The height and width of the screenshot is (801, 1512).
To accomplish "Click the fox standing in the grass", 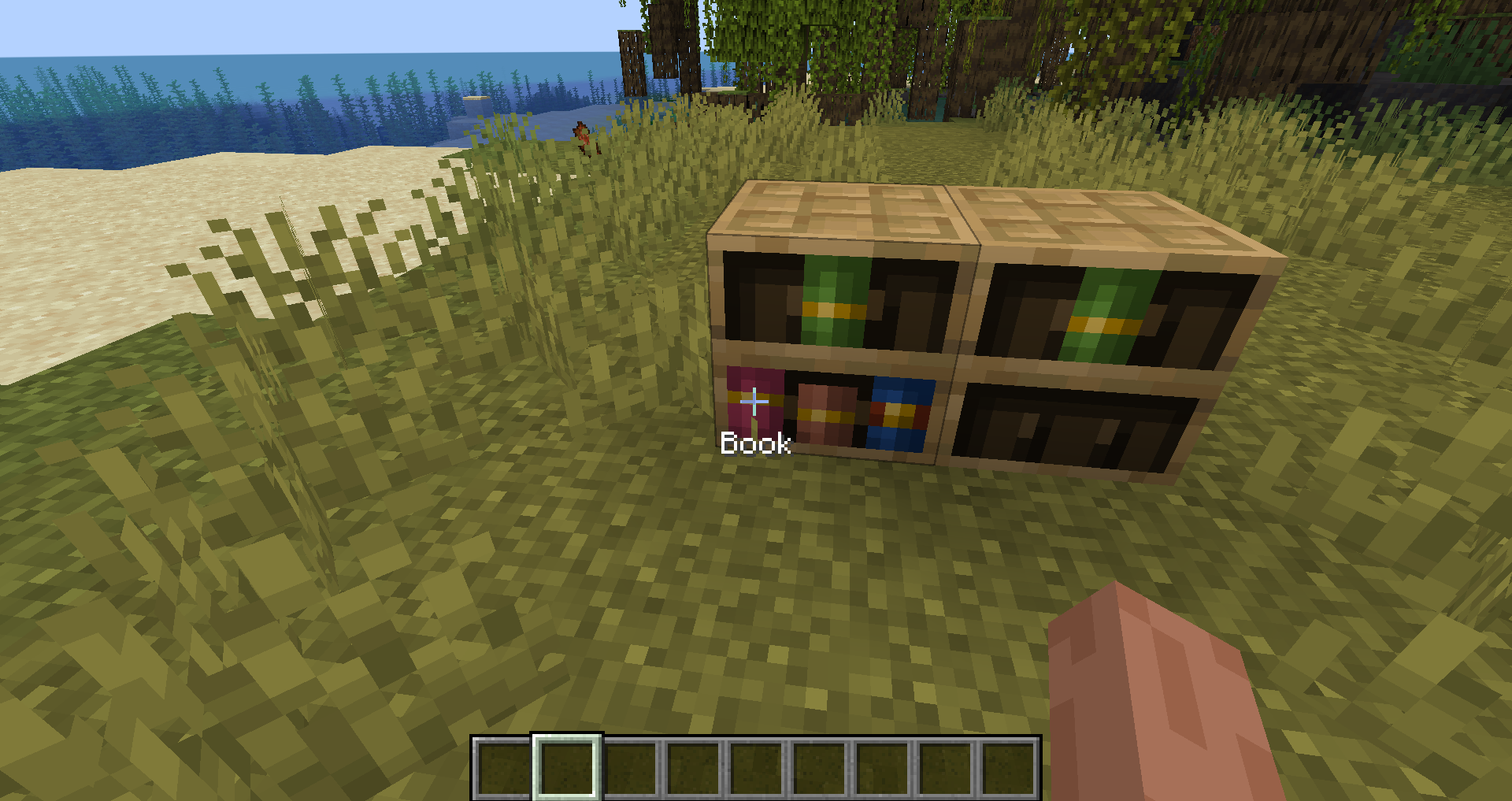I will (584, 135).
